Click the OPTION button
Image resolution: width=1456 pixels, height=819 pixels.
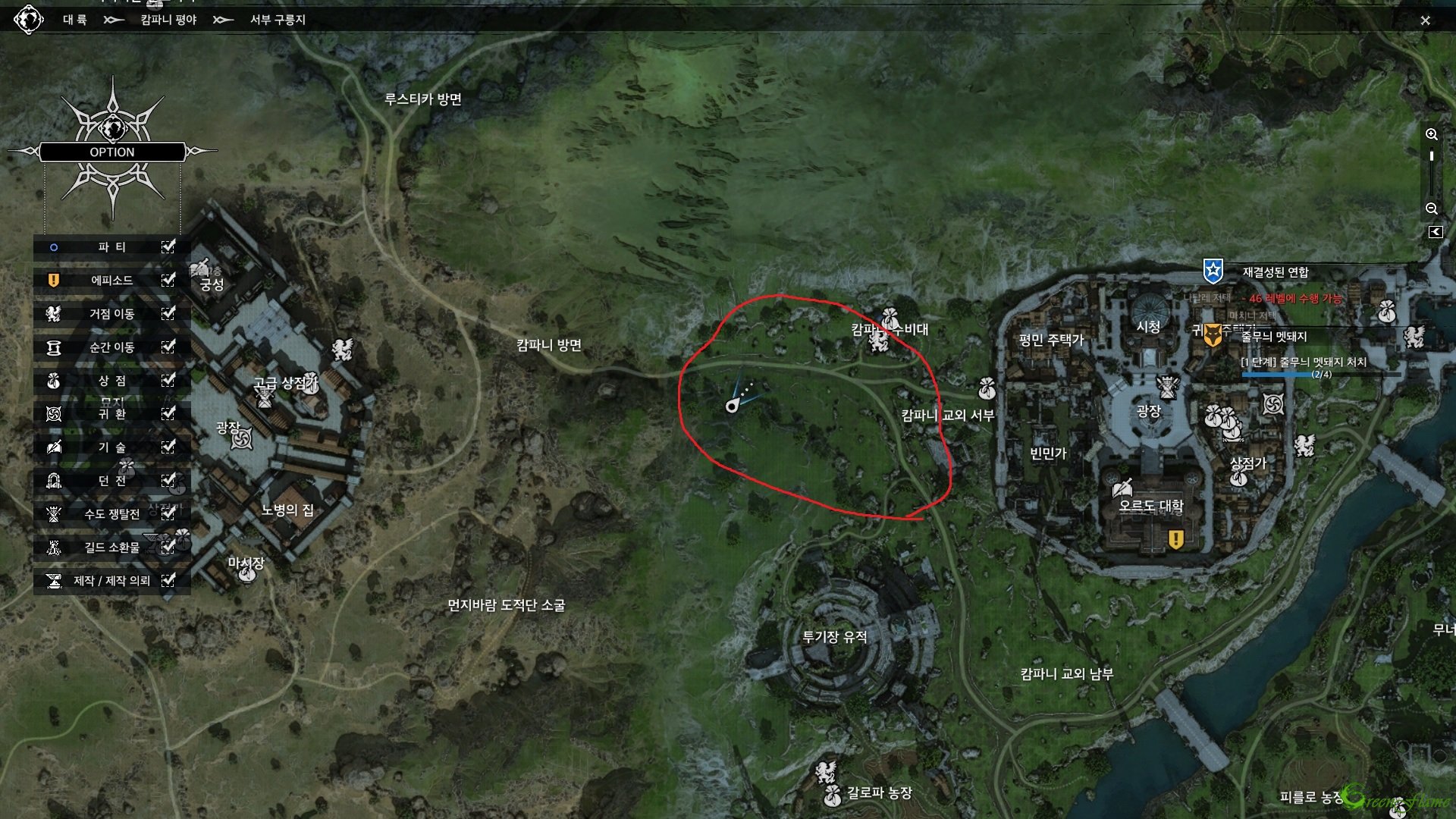point(112,152)
